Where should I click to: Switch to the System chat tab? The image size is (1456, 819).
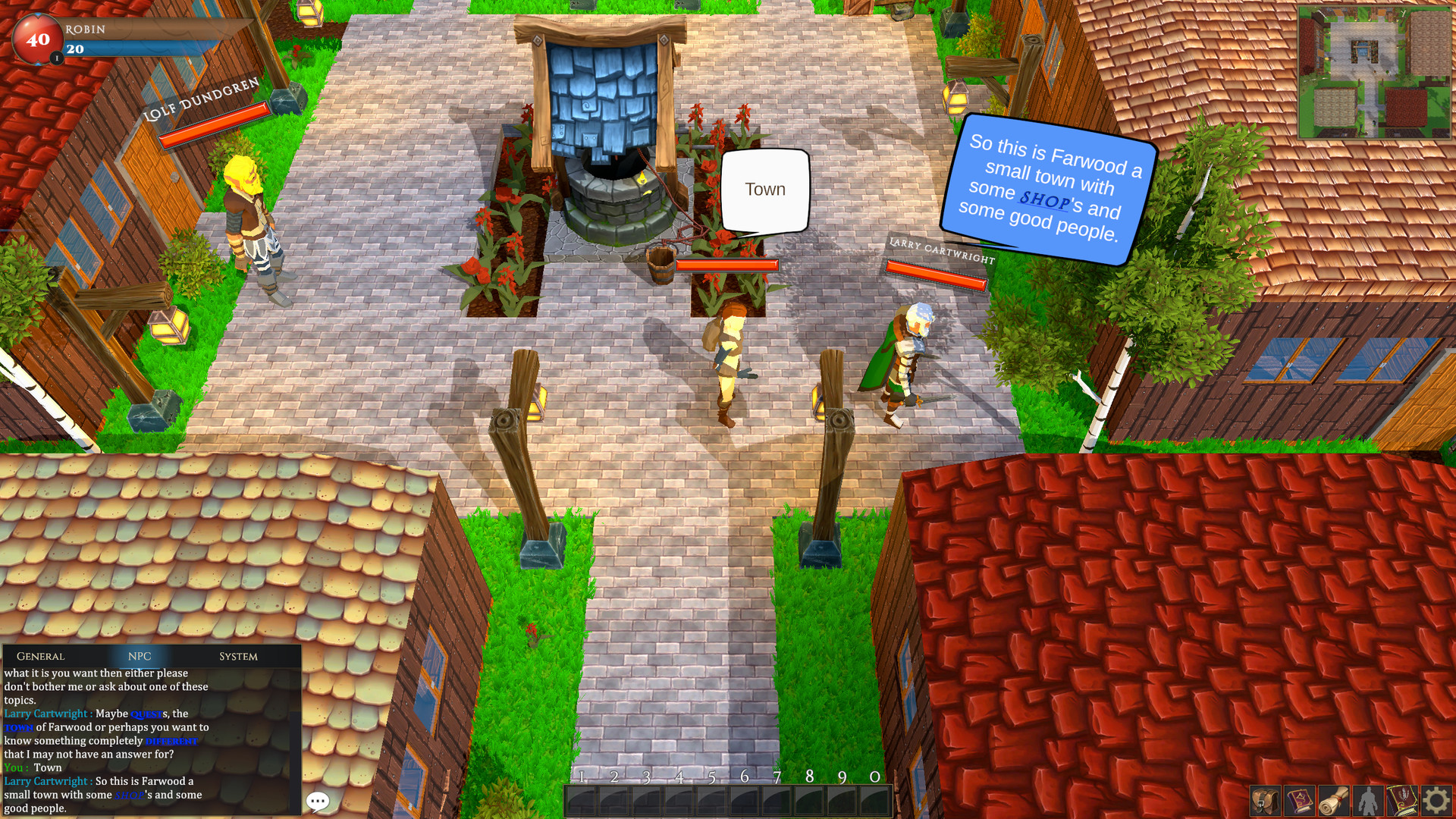point(239,657)
